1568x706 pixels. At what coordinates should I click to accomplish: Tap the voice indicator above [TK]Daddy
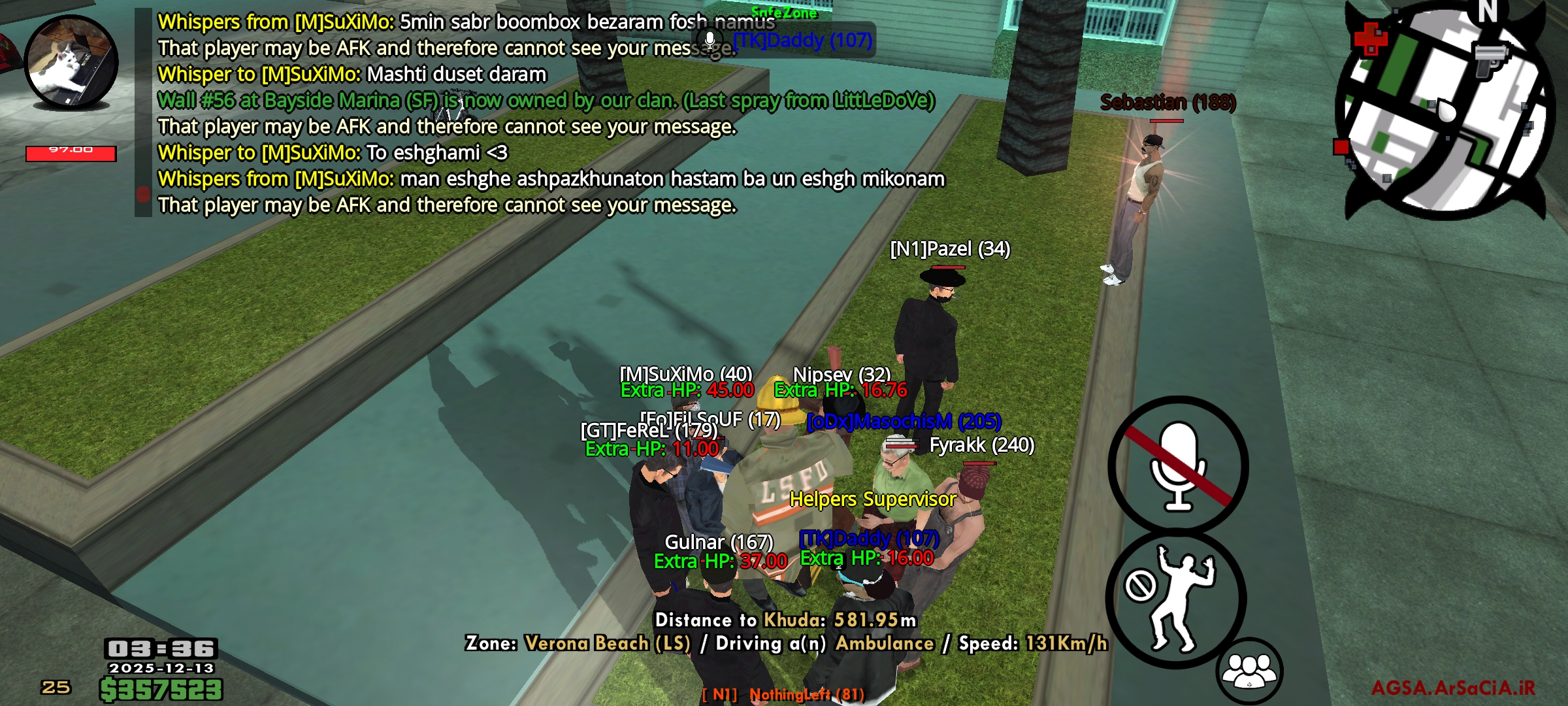click(x=709, y=41)
